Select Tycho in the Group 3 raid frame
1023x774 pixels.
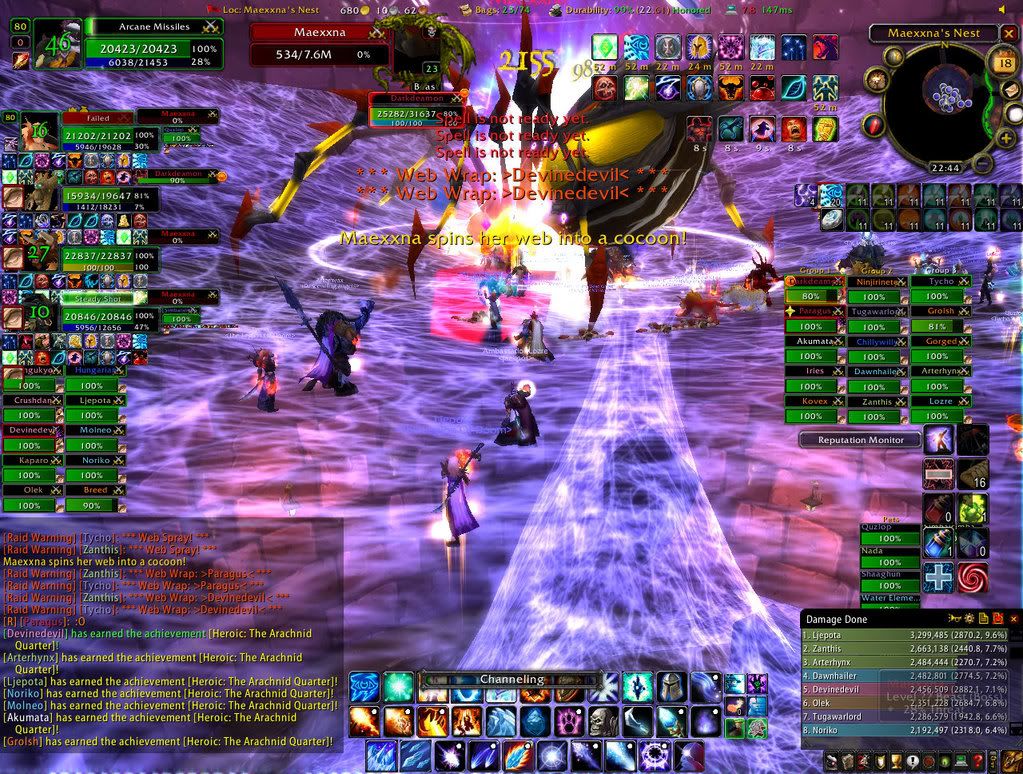point(939,282)
